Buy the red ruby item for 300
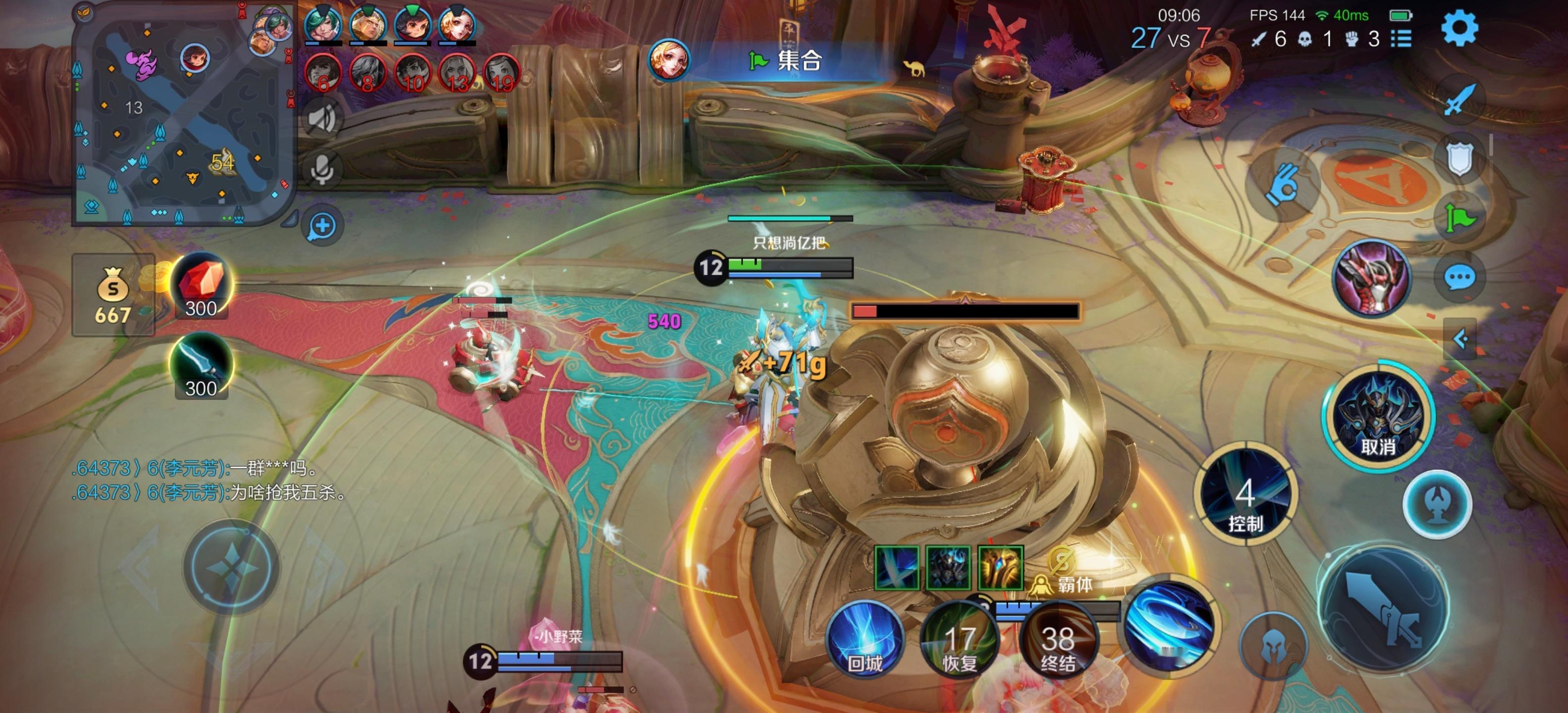This screenshot has height=713, width=1568. [x=201, y=286]
